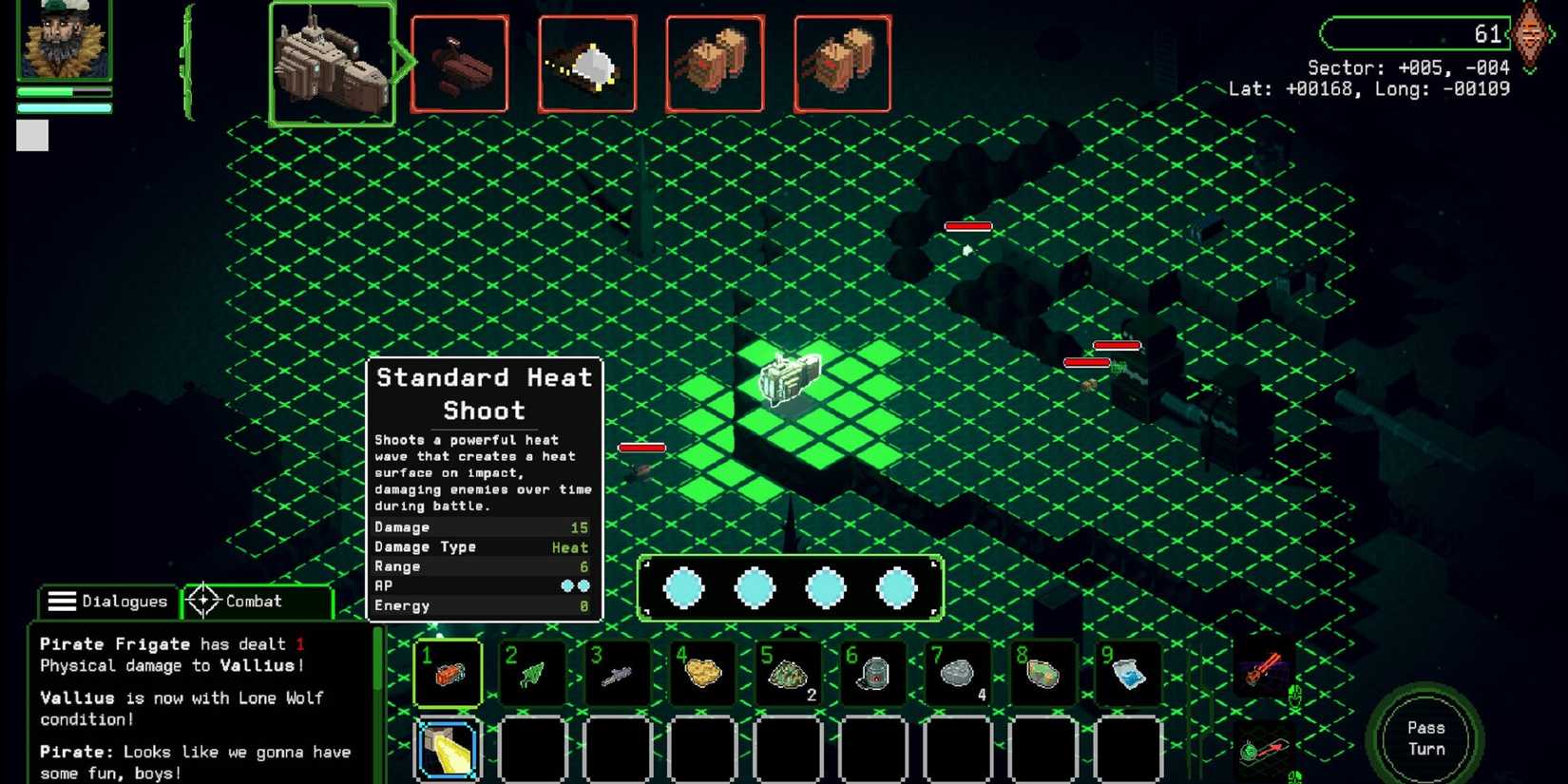Select the rifle weapon in hotbar slot 3
The height and width of the screenshot is (784, 1568).
click(618, 673)
